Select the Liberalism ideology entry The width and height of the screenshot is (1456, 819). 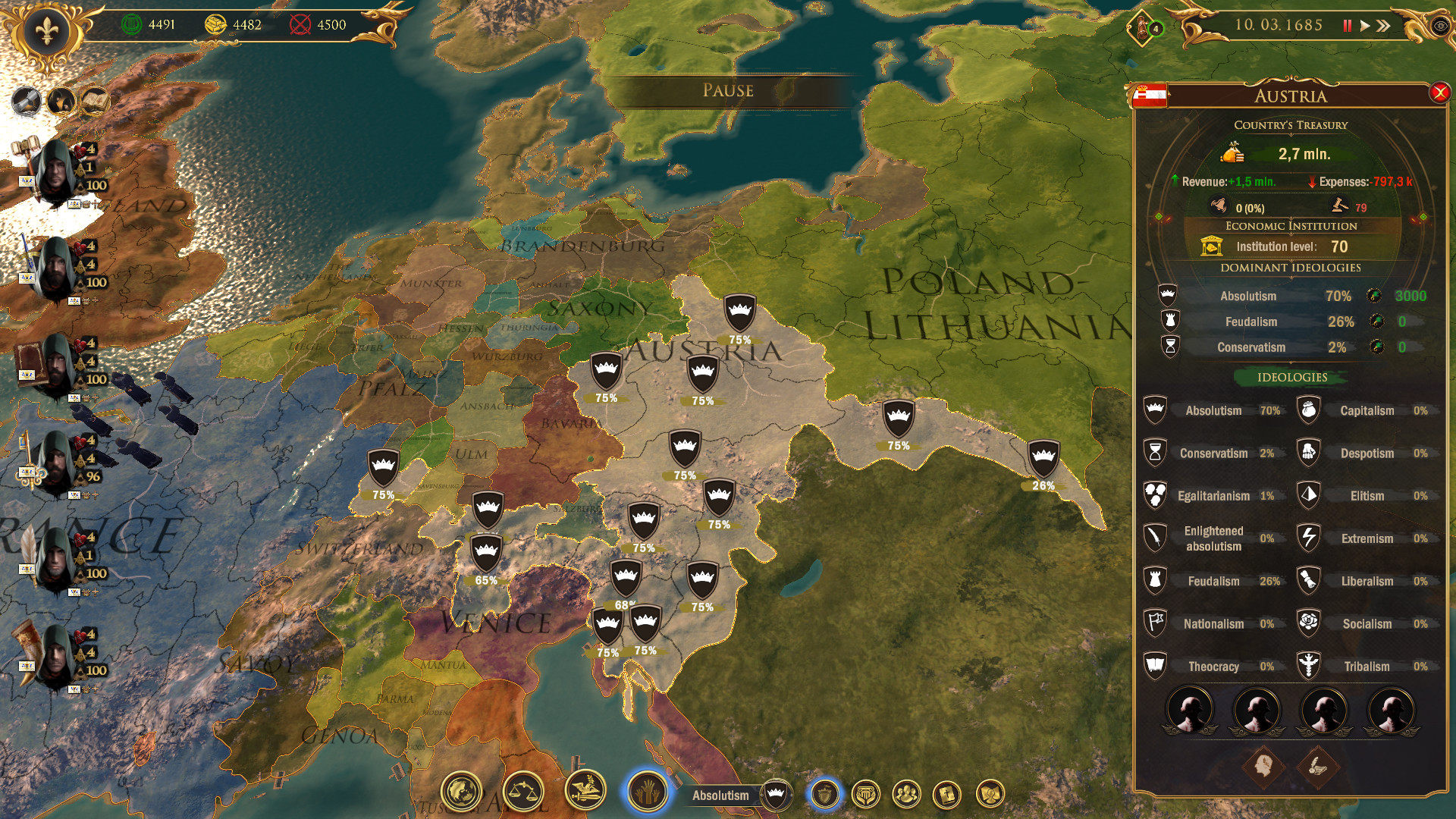pyautogui.click(x=1366, y=582)
